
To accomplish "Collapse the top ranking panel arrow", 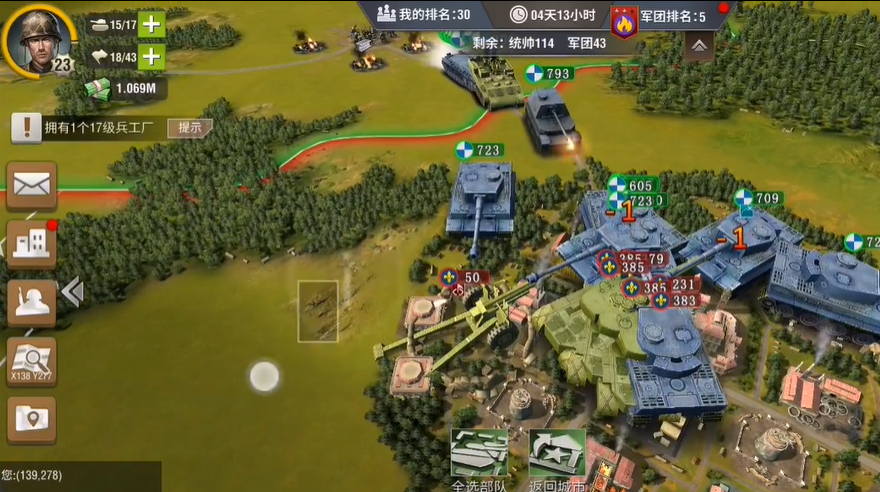I will [x=699, y=46].
